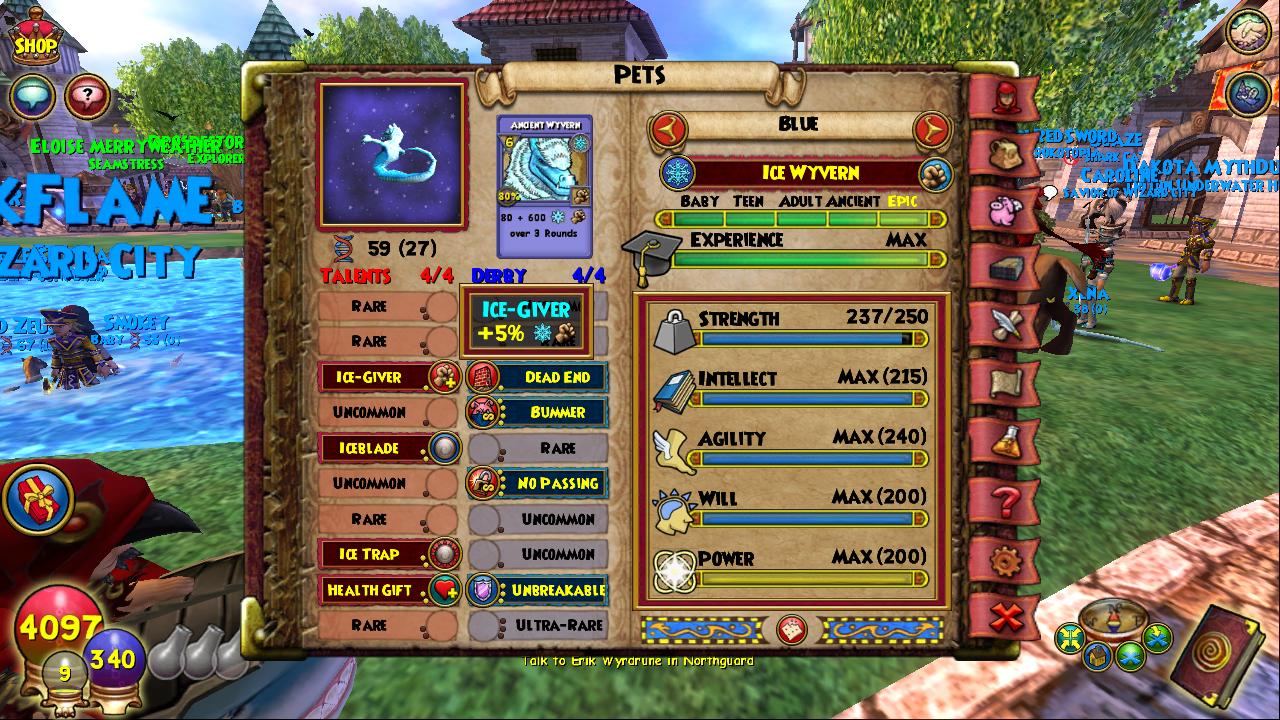
Task: Open the backpack tab
Action: (x=1004, y=154)
